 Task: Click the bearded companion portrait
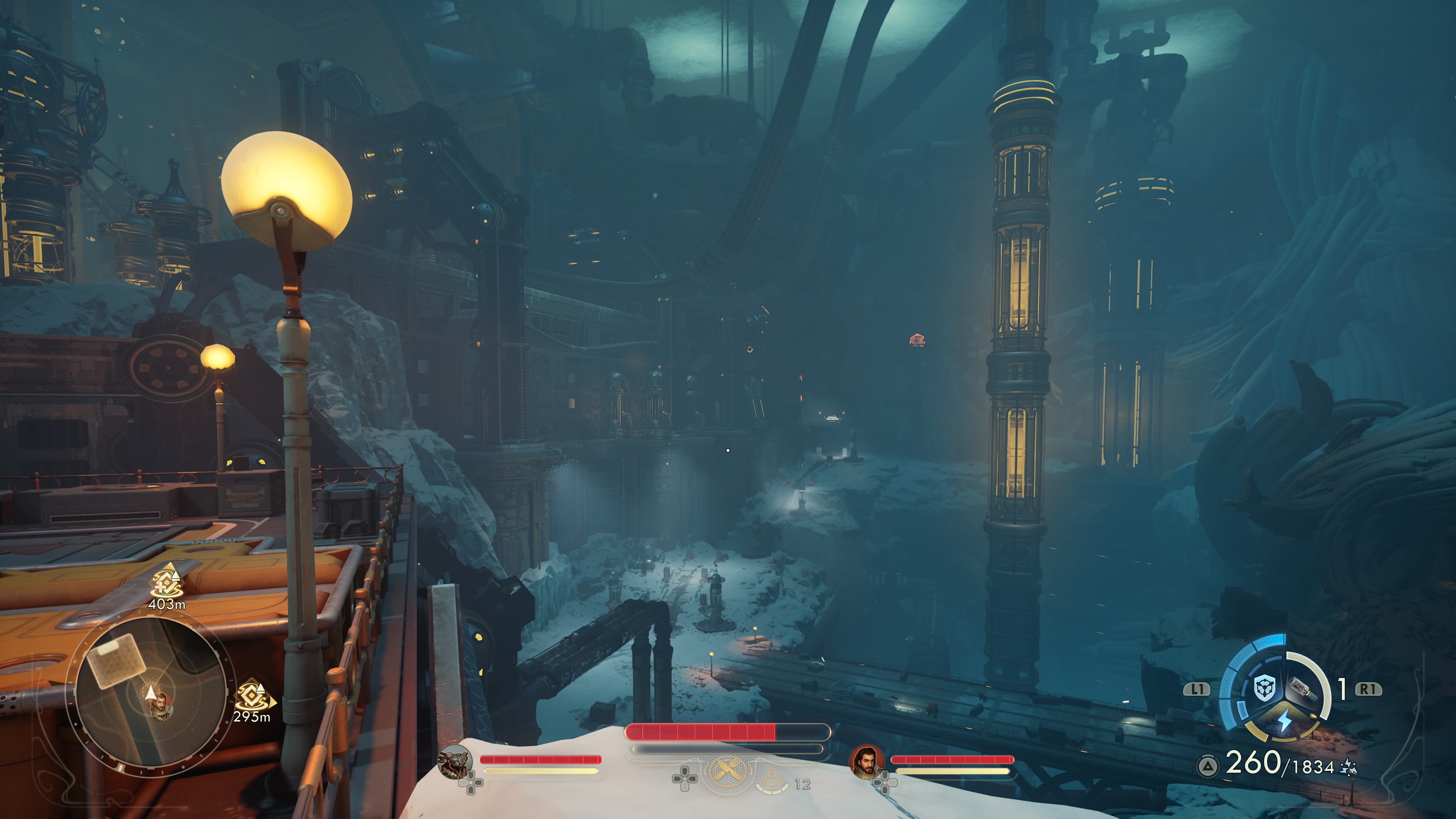(x=866, y=761)
